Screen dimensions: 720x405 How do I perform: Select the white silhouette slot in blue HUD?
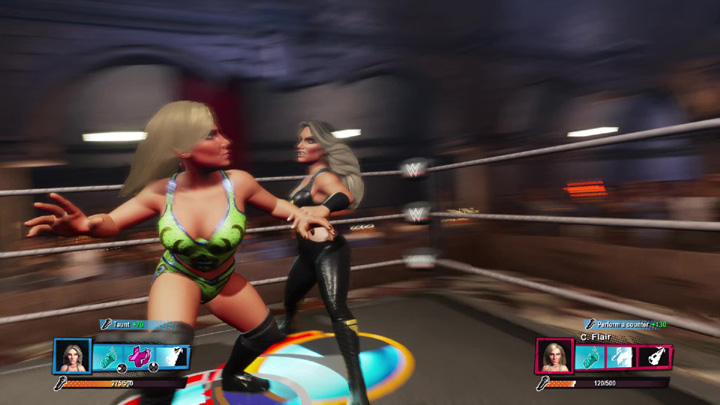click(x=173, y=357)
